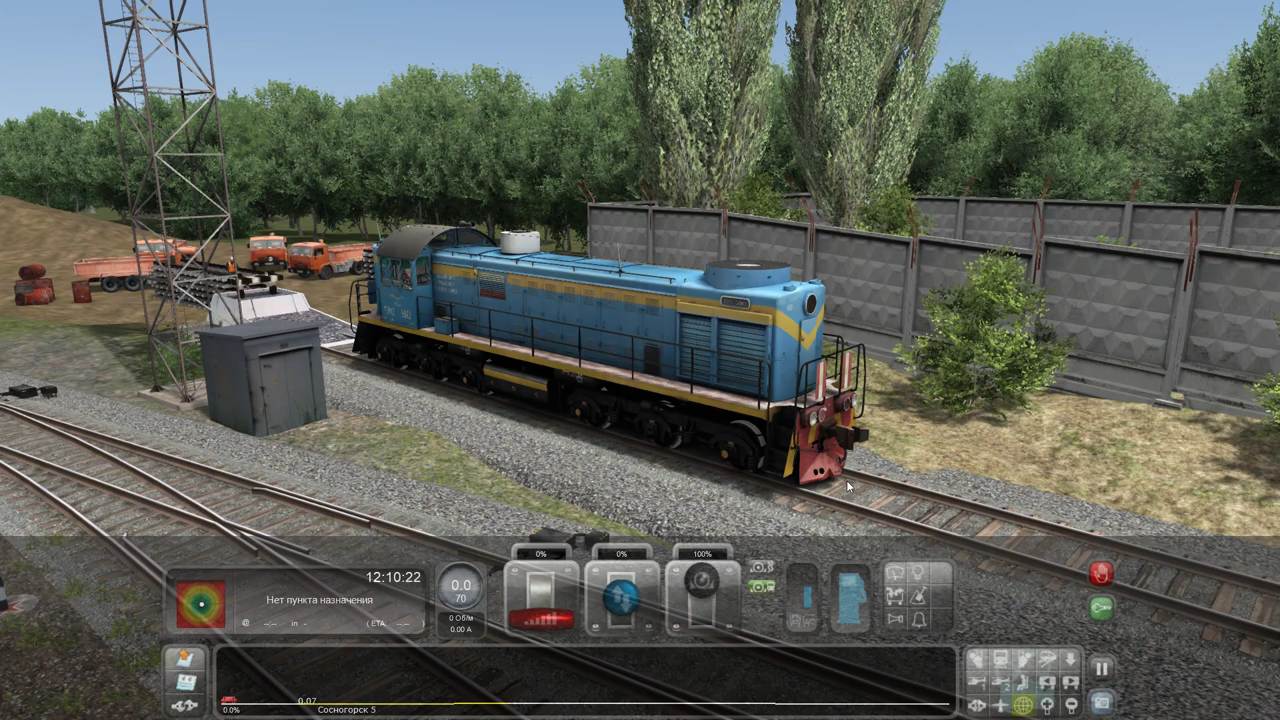Pause the simulation
The width and height of the screenshot is (1280, 720).
click(1101, 669)
